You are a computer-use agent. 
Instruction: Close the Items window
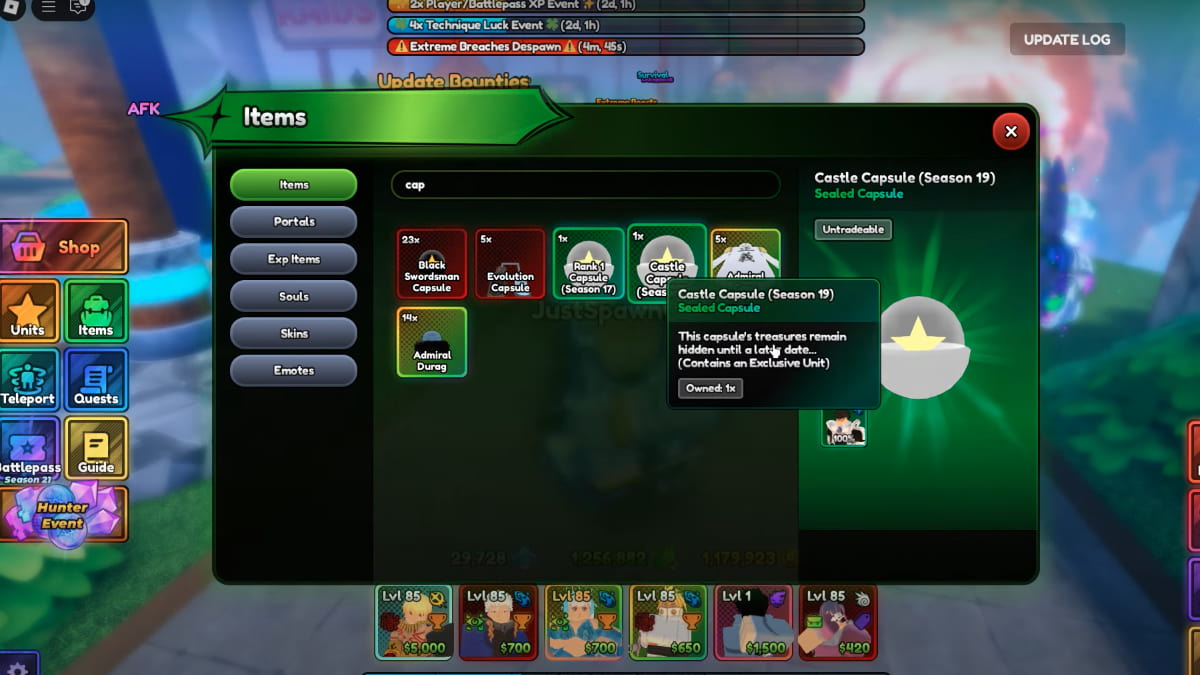(x=1010, y=131)
